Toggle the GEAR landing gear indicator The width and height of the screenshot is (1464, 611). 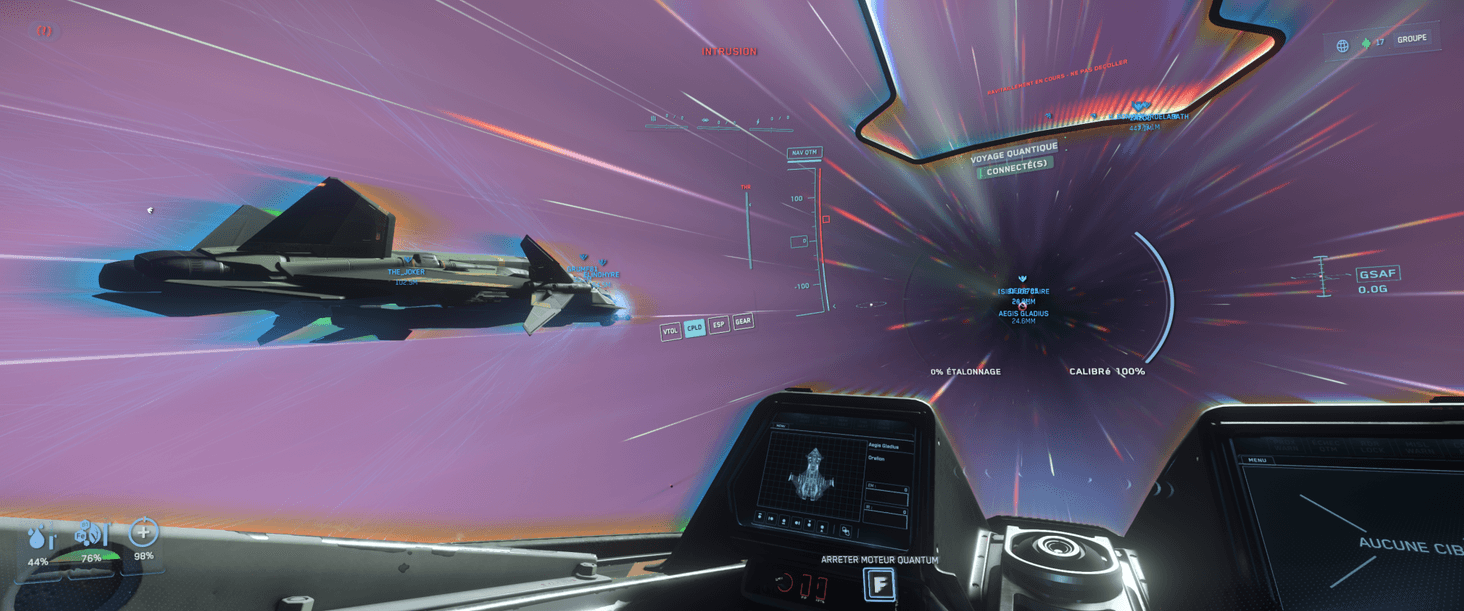click(x=743, y=322)
